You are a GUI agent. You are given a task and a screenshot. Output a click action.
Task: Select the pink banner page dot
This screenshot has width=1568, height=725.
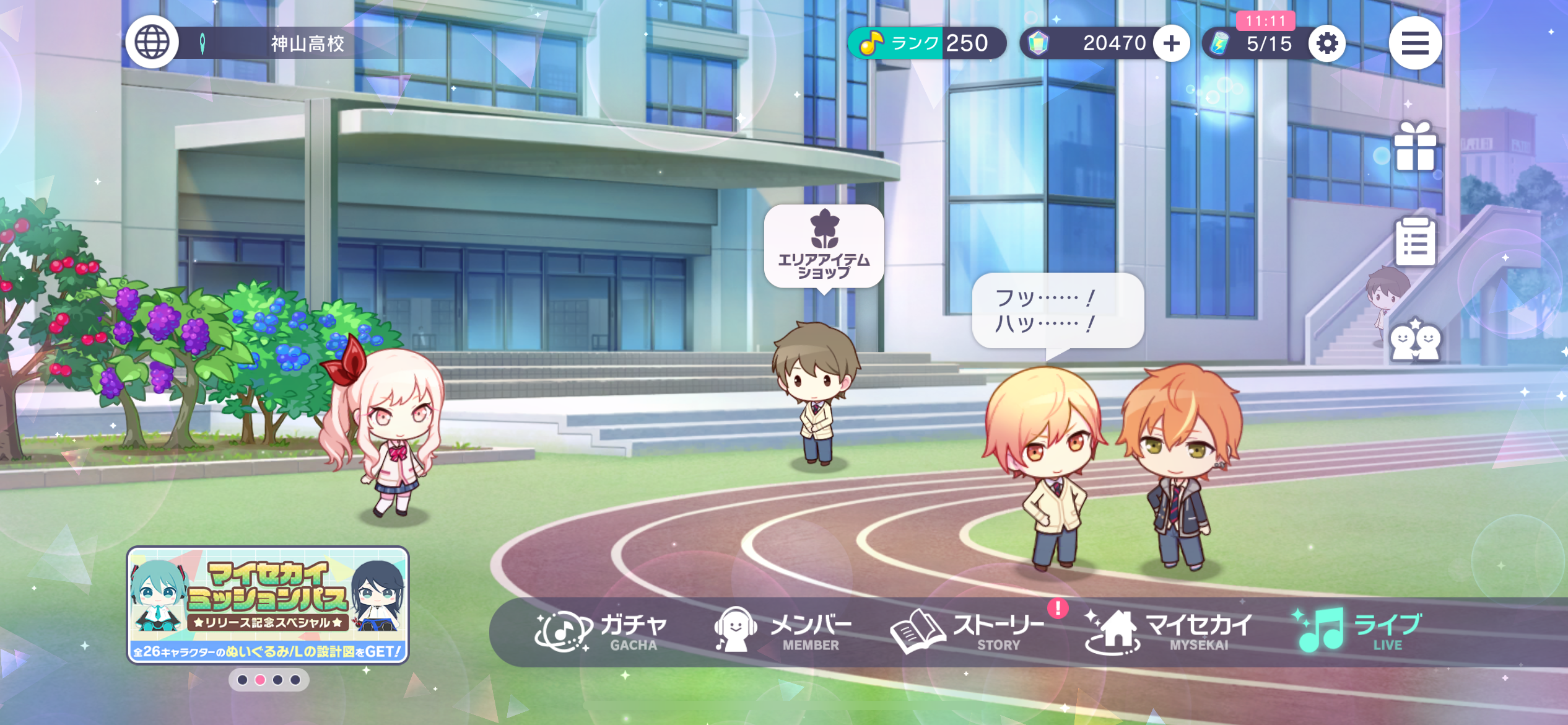click(x=260, y=680)
